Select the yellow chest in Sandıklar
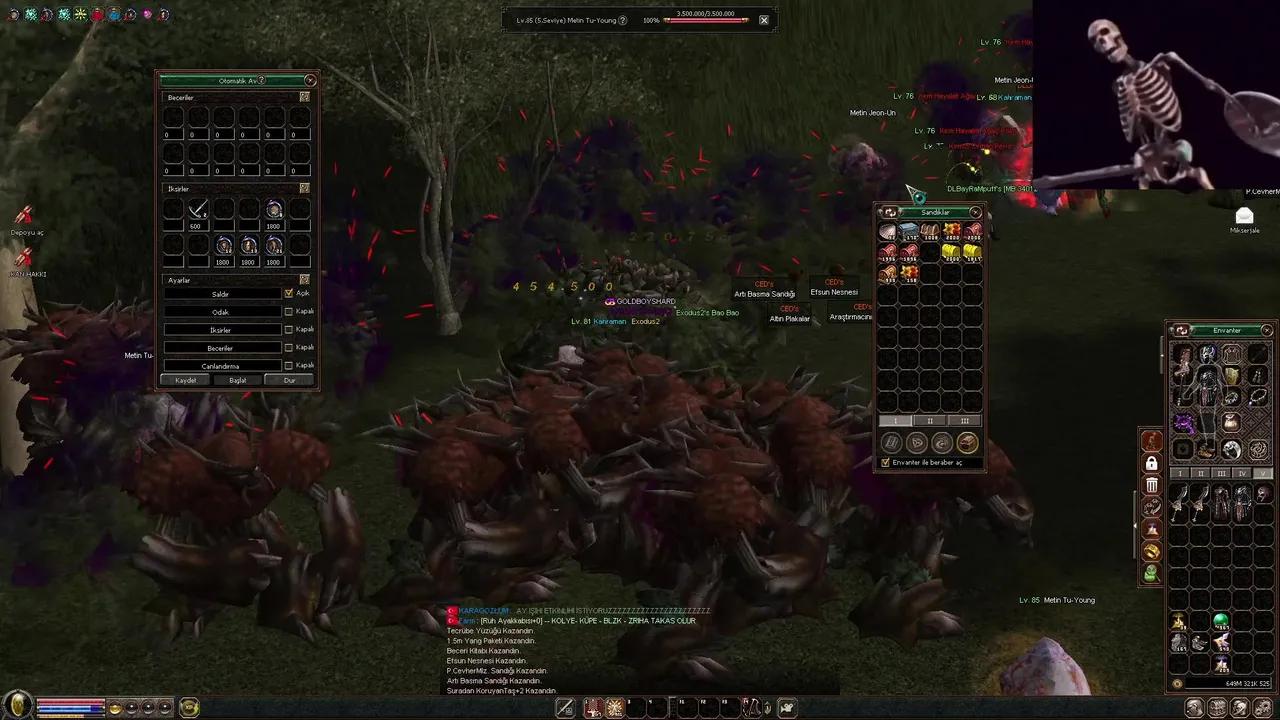The image size is (1280, 720). tap(950, 253)
